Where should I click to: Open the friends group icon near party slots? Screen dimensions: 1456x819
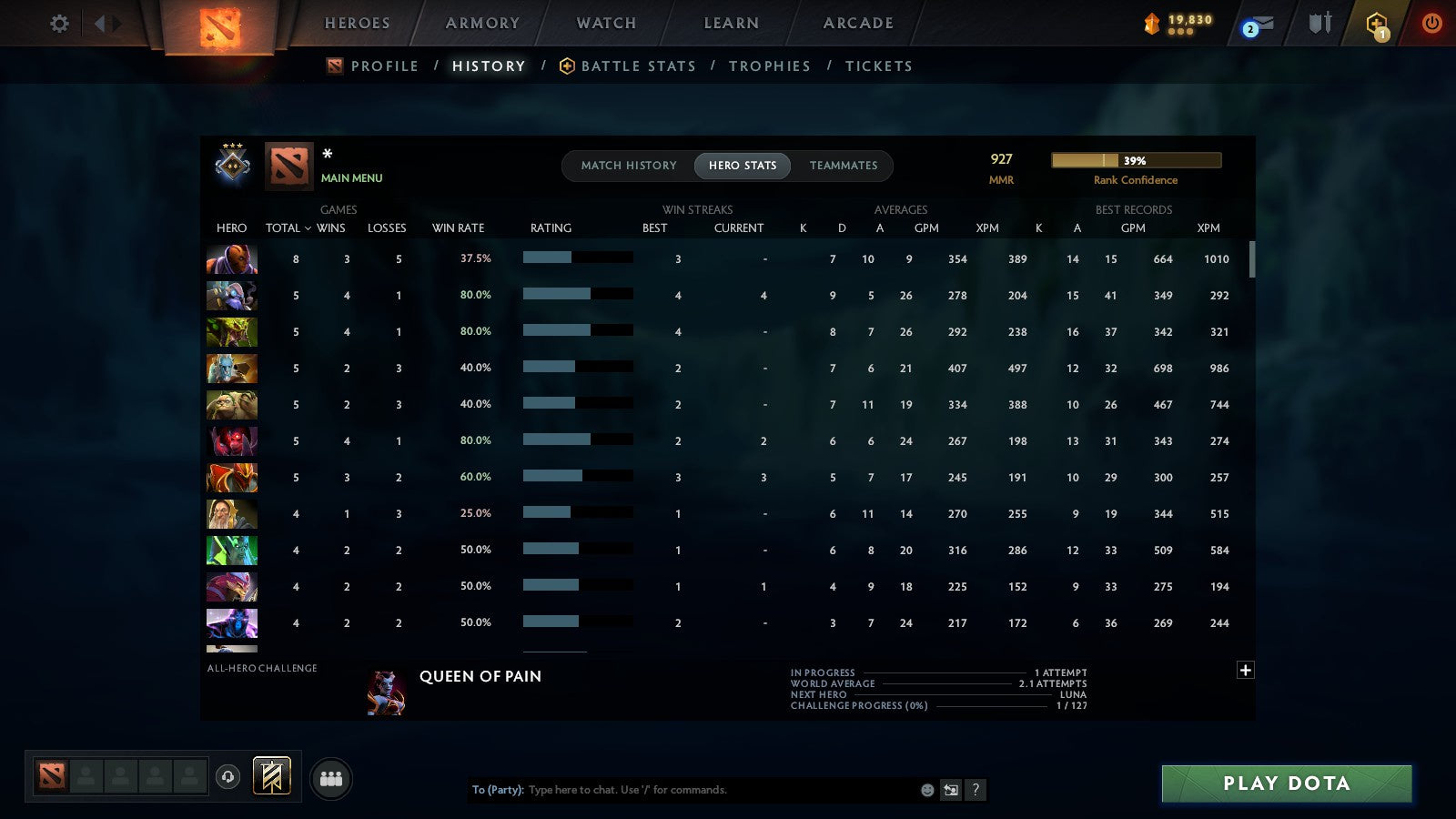click(331, 778)
